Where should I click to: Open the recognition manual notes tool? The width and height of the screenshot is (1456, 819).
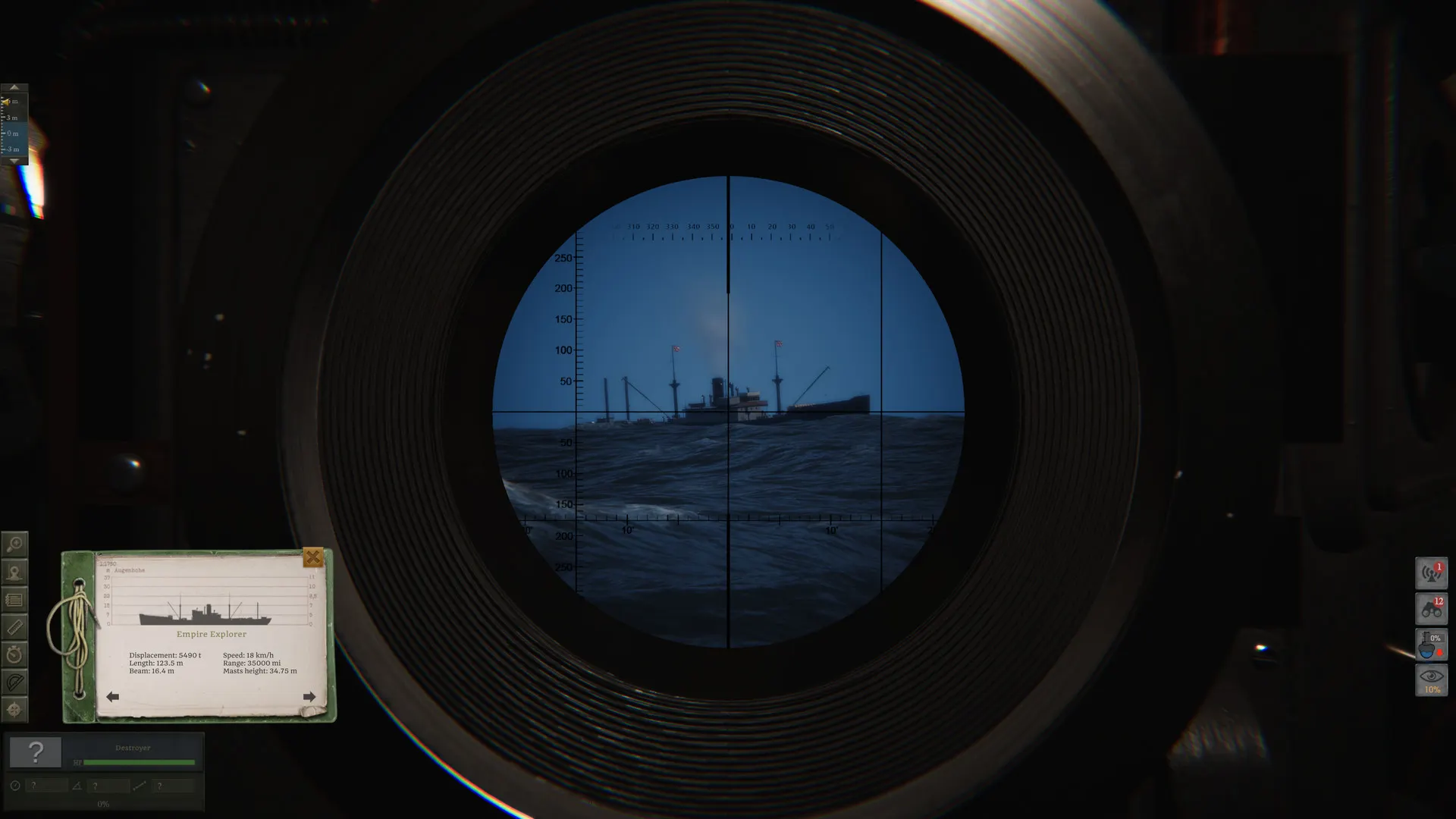14,598
